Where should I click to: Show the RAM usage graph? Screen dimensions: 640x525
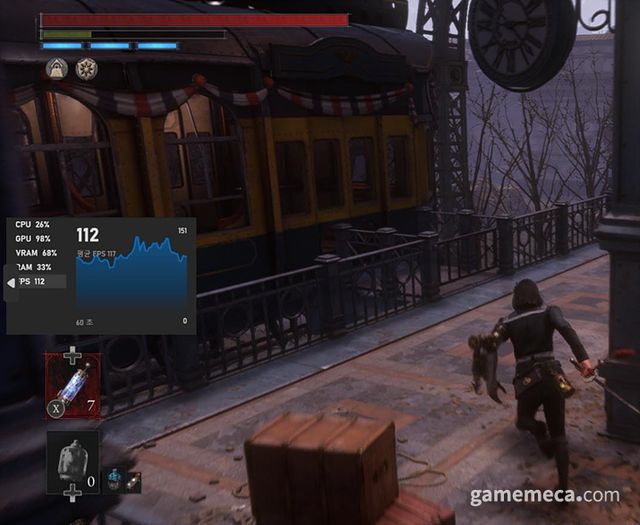[35, 267]
